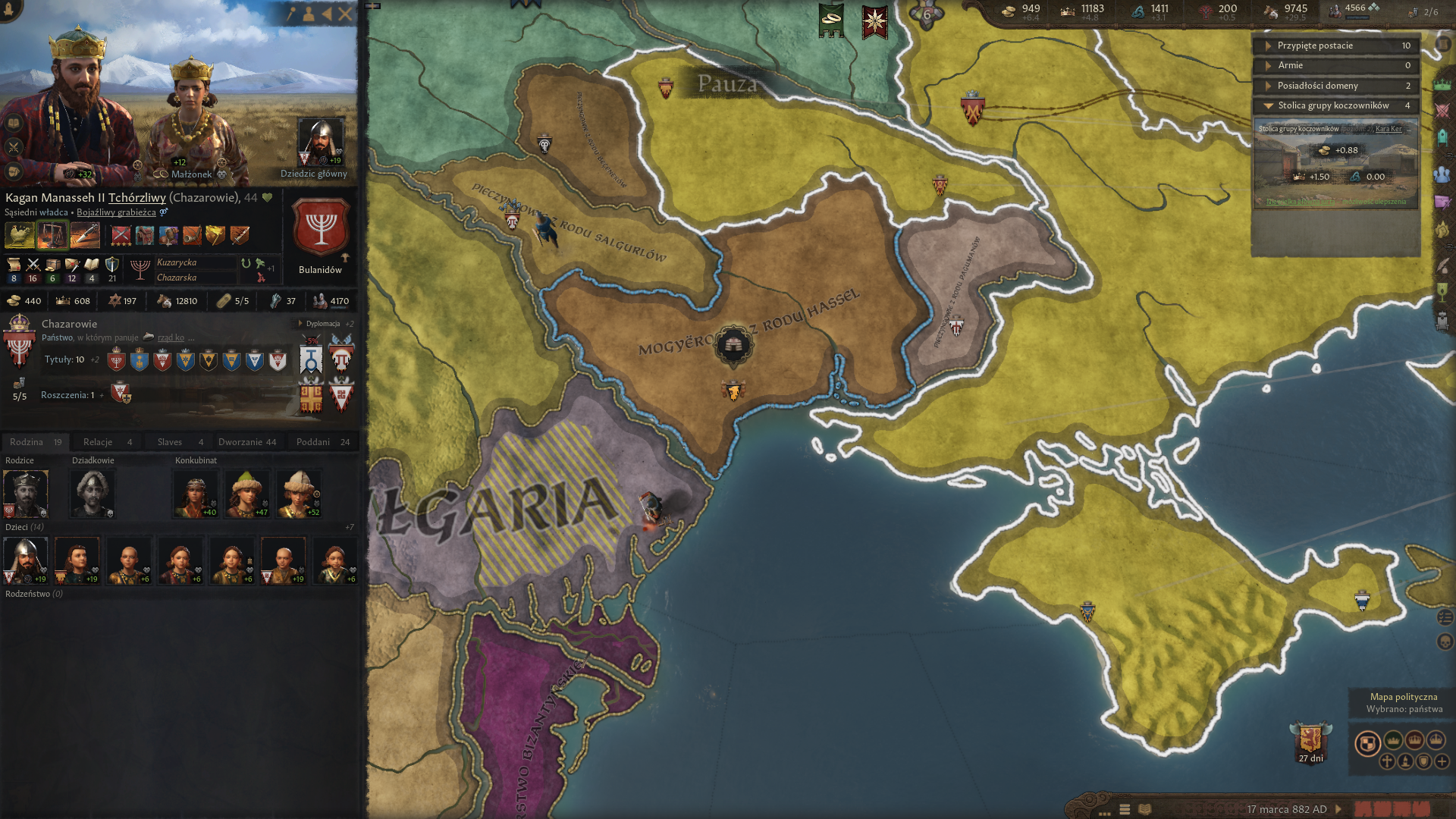This screenshot has height=819, width=1456.
Task: Open the marriage ring banner alert
Action: coord(831,20)
